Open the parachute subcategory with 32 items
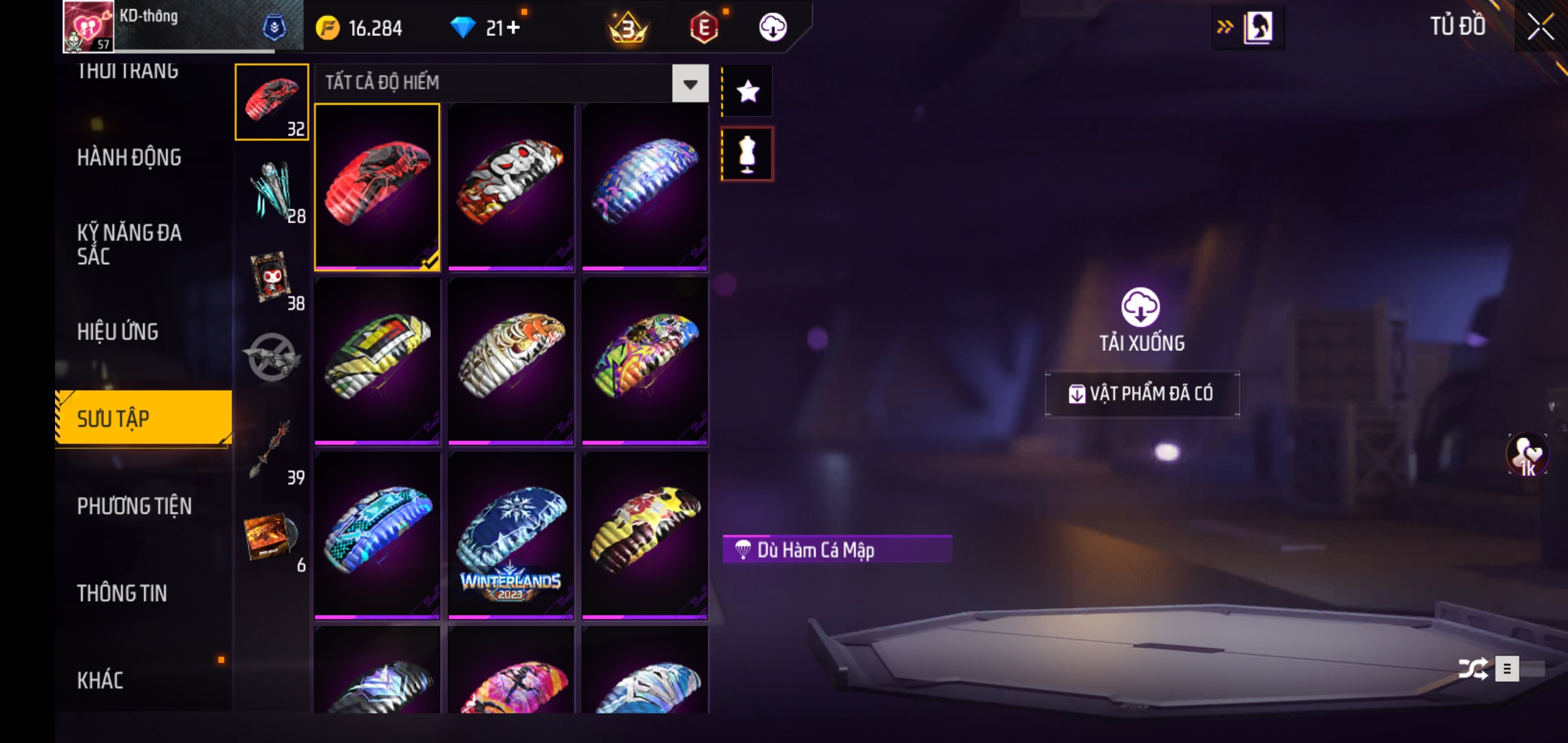The image size is (1568, 743). pyautogui.click(x=272, y=102)
